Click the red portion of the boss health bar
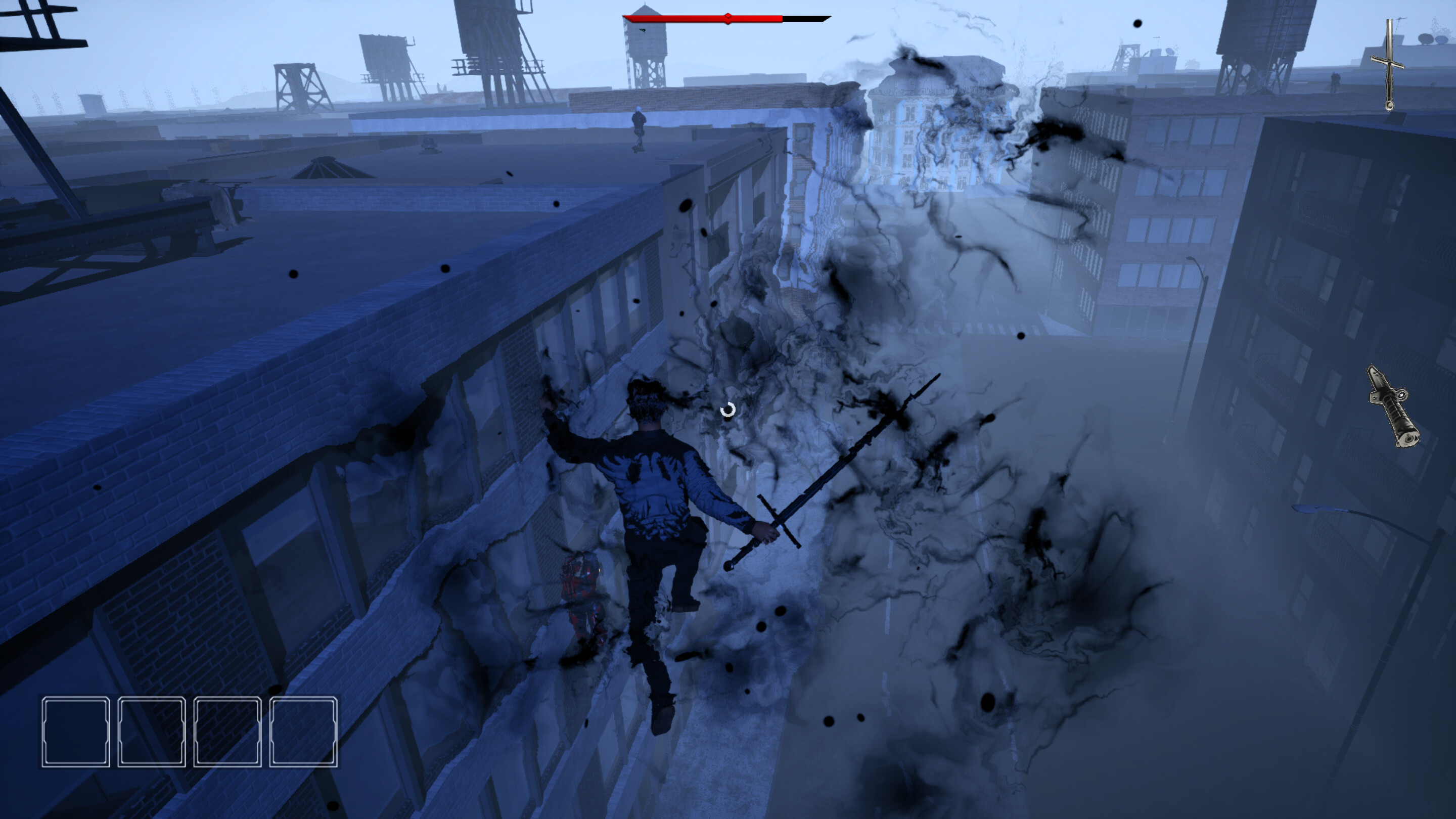1456x819 pixels. [678, 19]
